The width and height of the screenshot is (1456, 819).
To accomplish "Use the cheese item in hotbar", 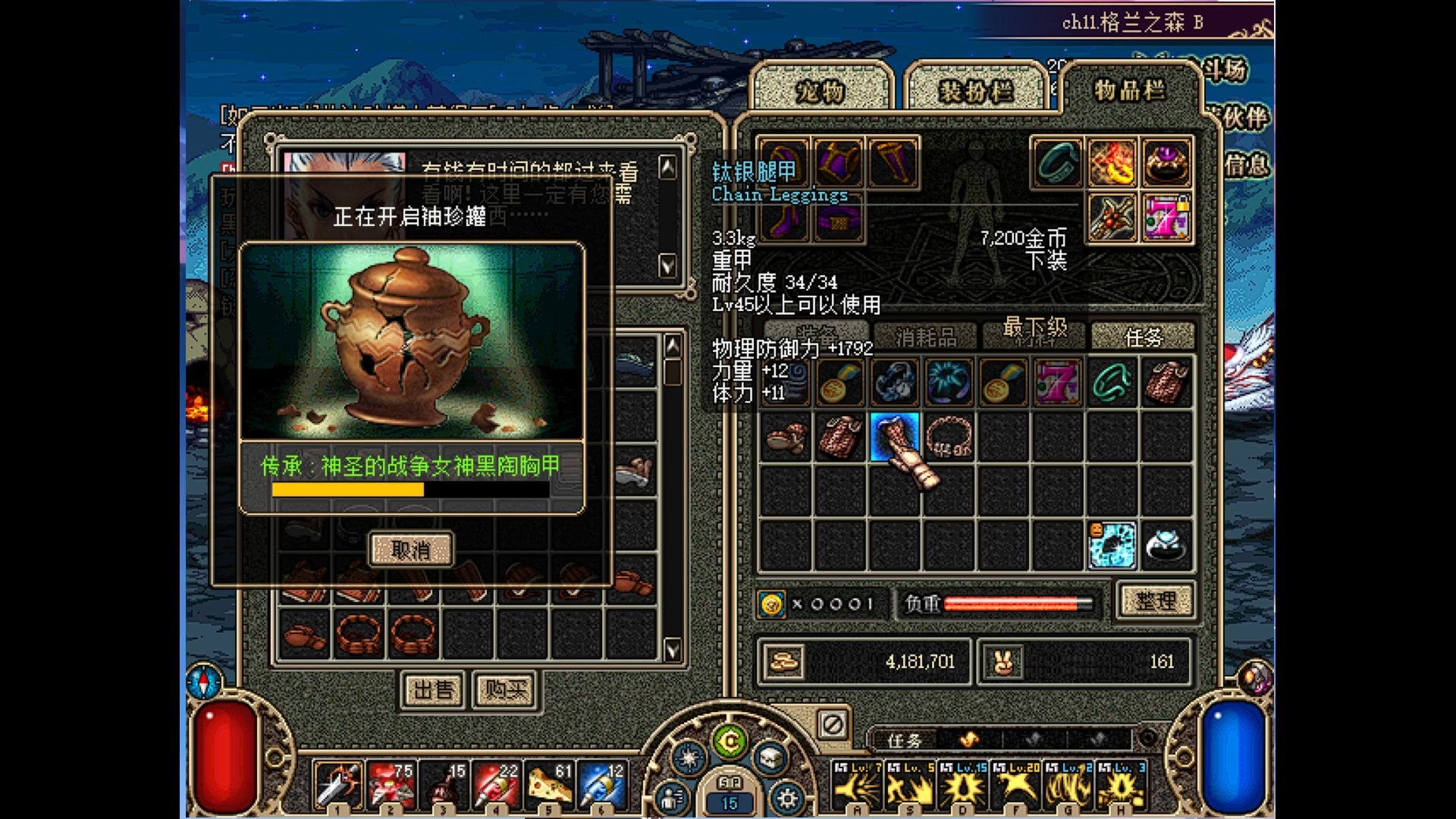I will 548,786.
